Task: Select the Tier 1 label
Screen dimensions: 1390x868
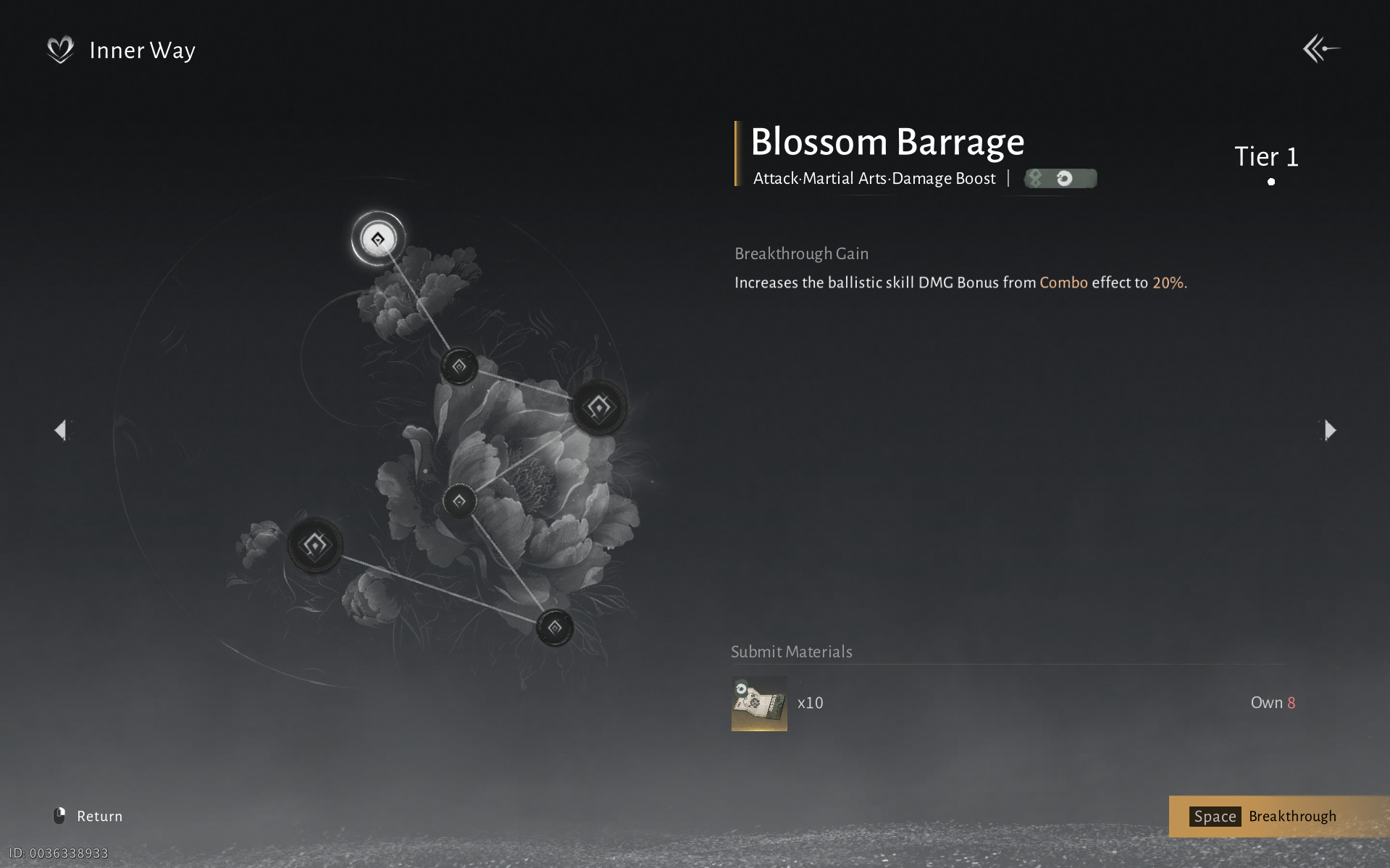Action: tap(1266, 157)
